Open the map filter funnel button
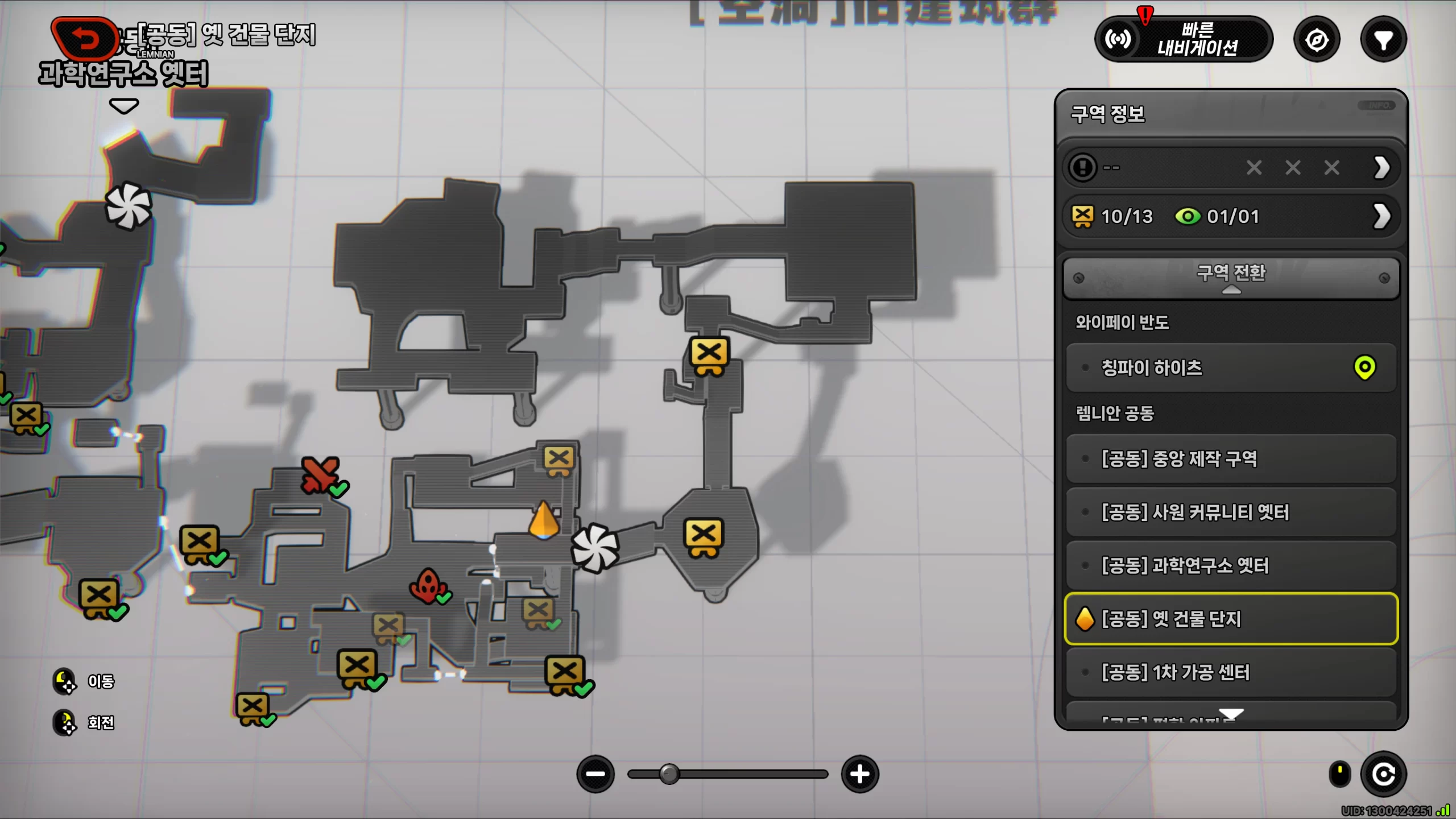1456x819 pixels. tap(1383, 40)
